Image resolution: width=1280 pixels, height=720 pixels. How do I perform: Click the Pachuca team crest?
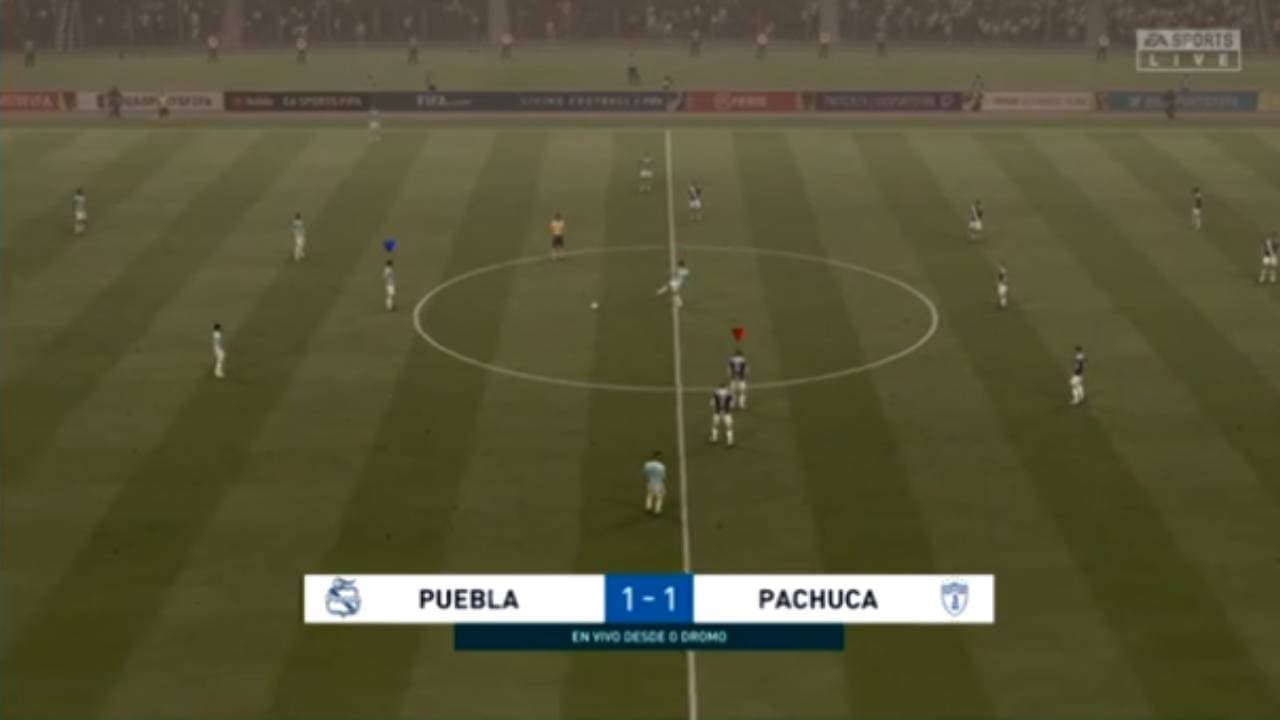[957, 597]
